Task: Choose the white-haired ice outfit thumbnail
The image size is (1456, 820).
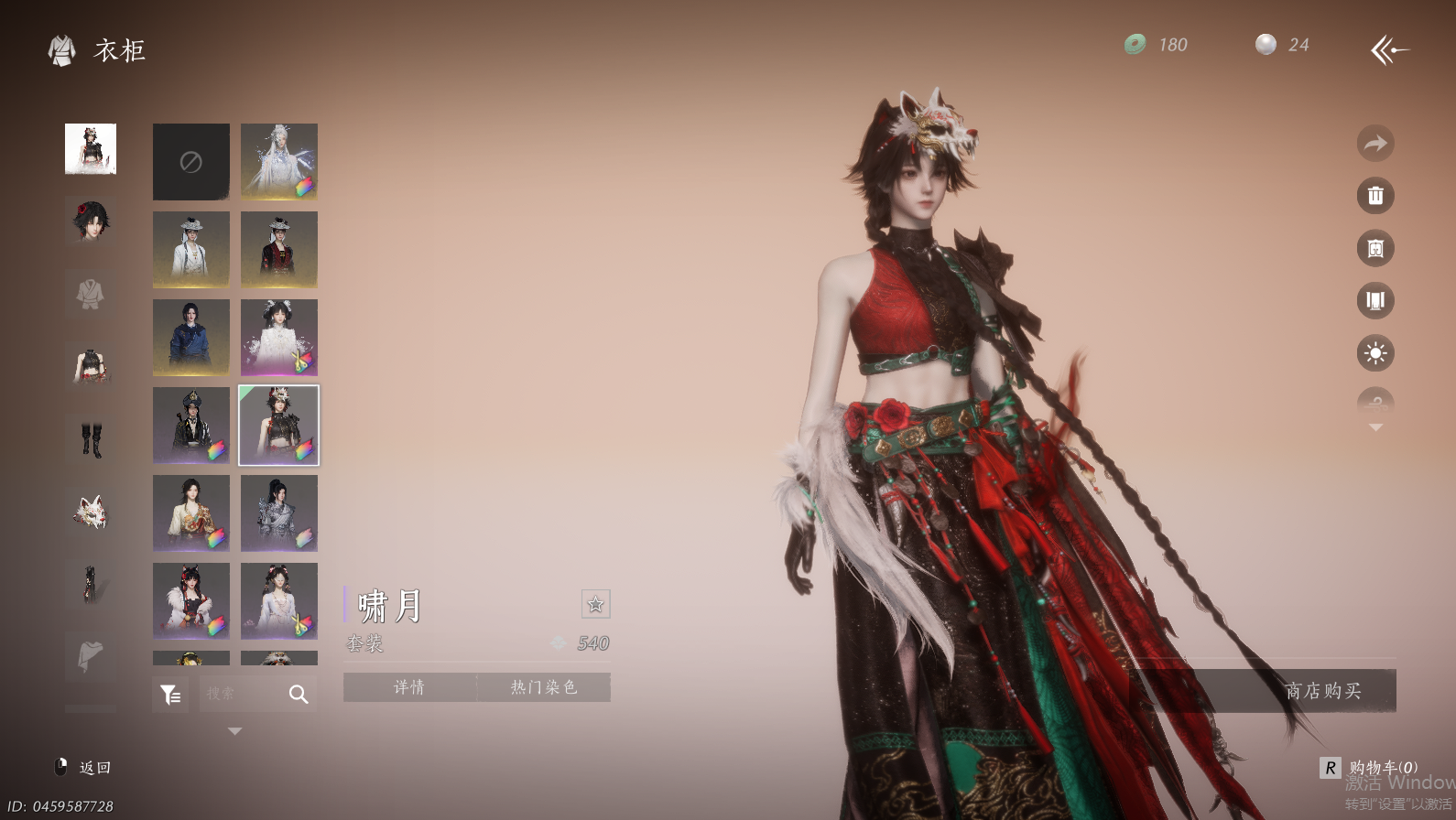Action: [278, 162]
